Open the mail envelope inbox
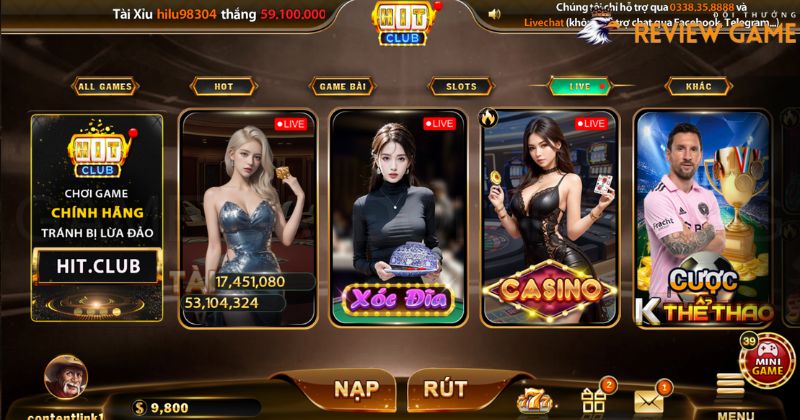 tap(650, 400)
